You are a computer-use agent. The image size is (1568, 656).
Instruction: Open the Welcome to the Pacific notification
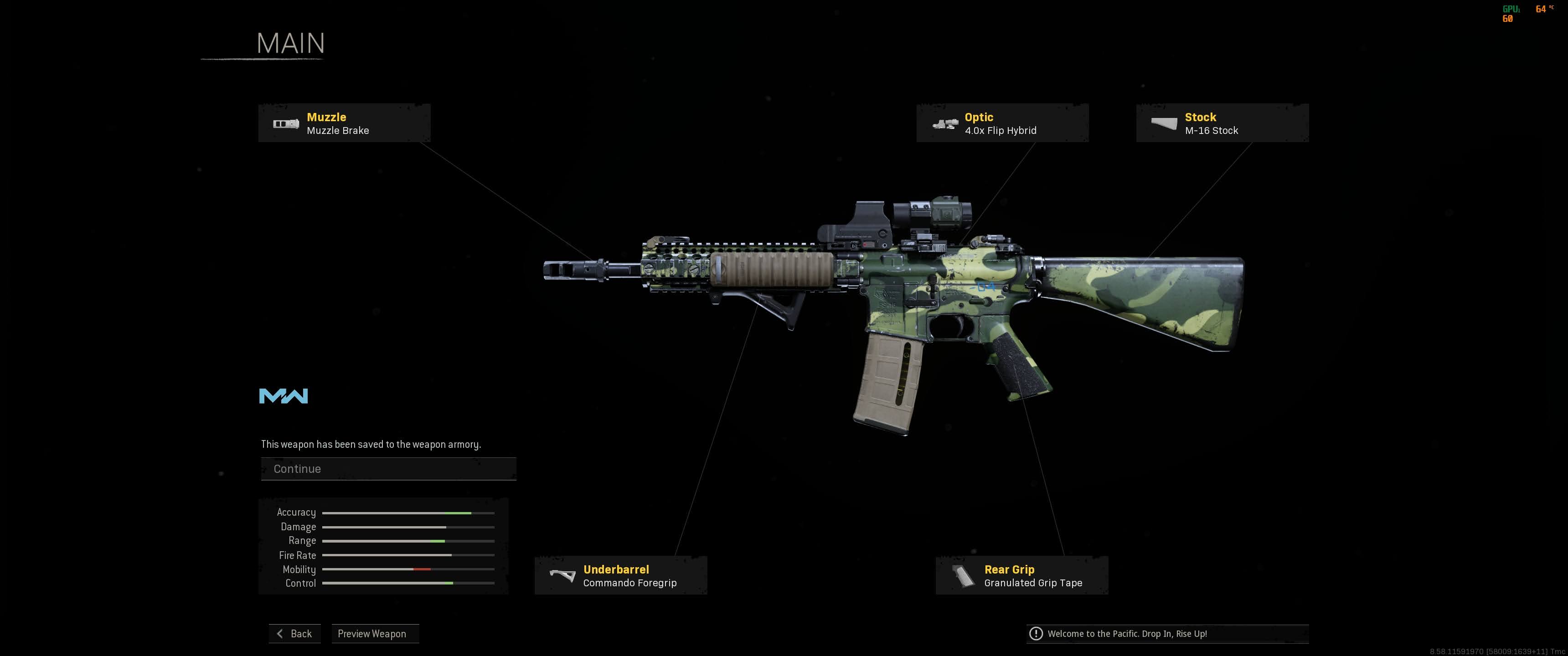click(1167, 634)
